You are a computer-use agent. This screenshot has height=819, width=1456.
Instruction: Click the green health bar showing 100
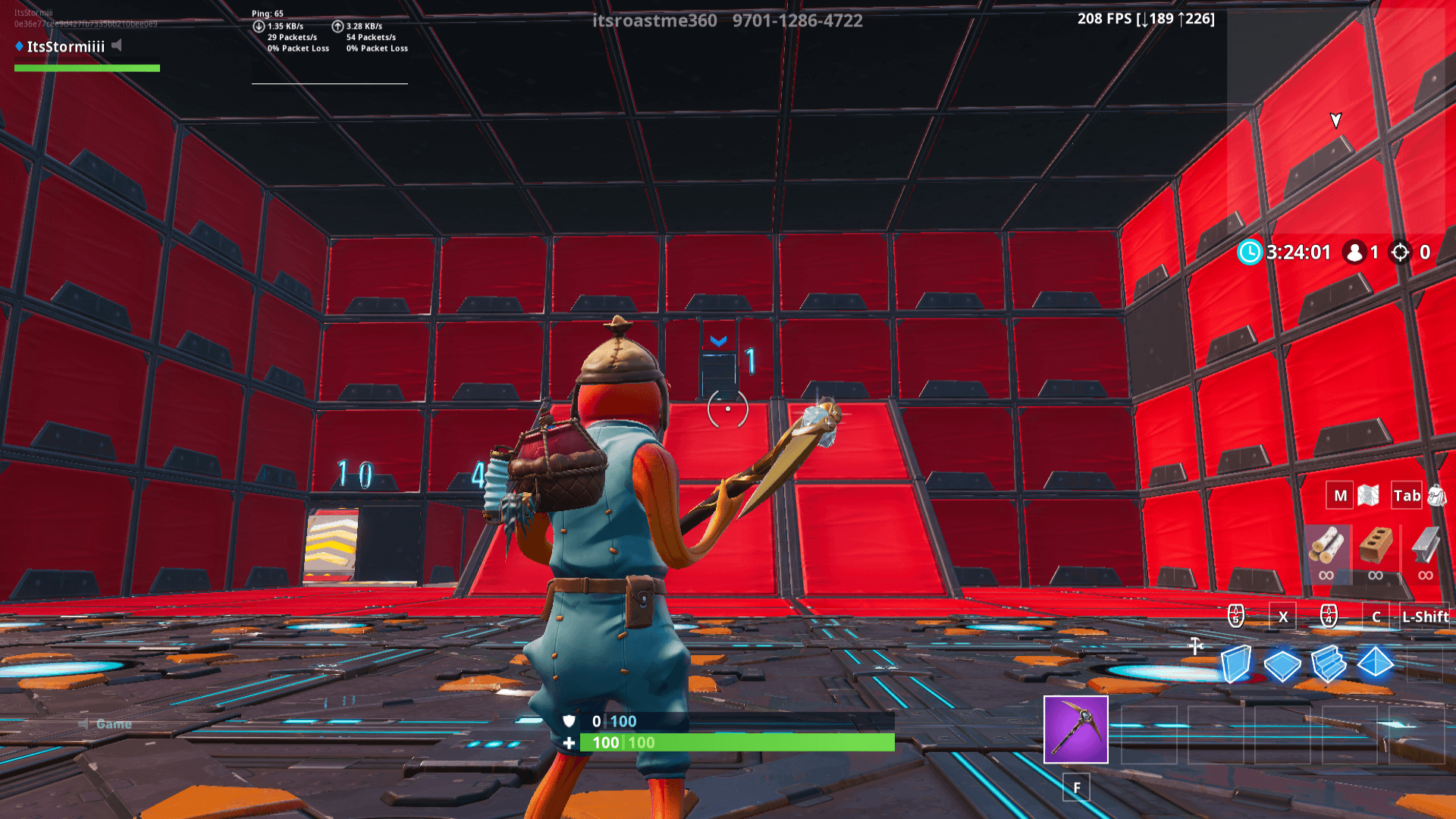[x=720, y=743]
